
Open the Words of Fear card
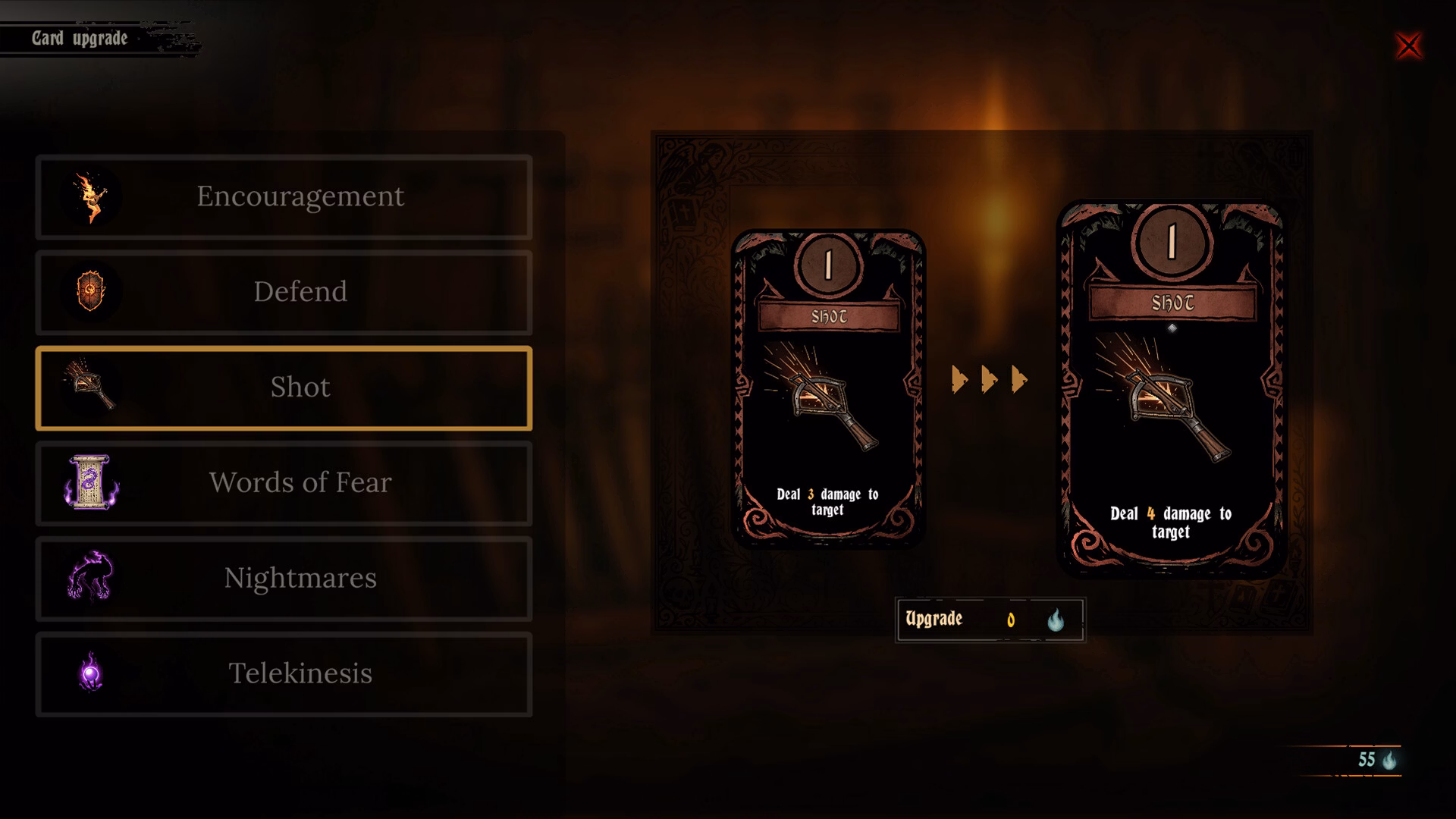pos(284,483)
